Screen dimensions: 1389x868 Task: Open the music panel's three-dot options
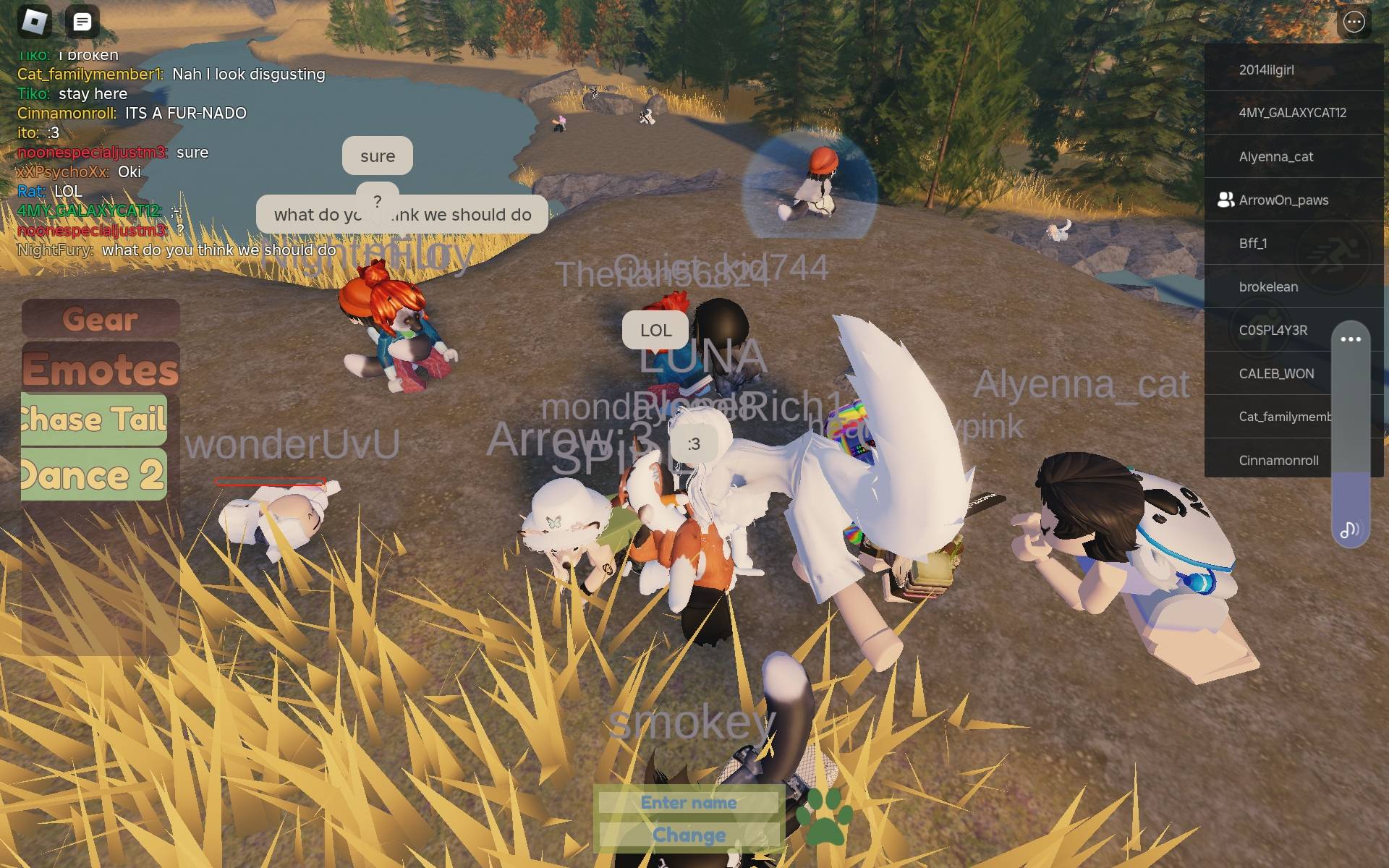(x=1350, y=339)
